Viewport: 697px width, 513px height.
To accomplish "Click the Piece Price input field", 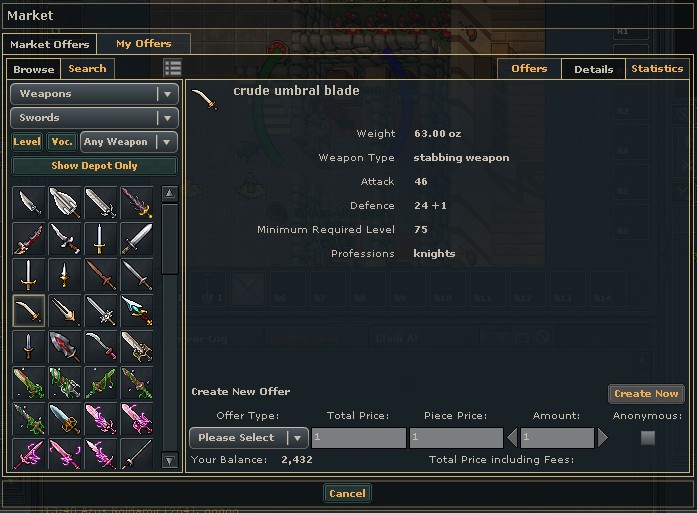I will click(455, 438).
